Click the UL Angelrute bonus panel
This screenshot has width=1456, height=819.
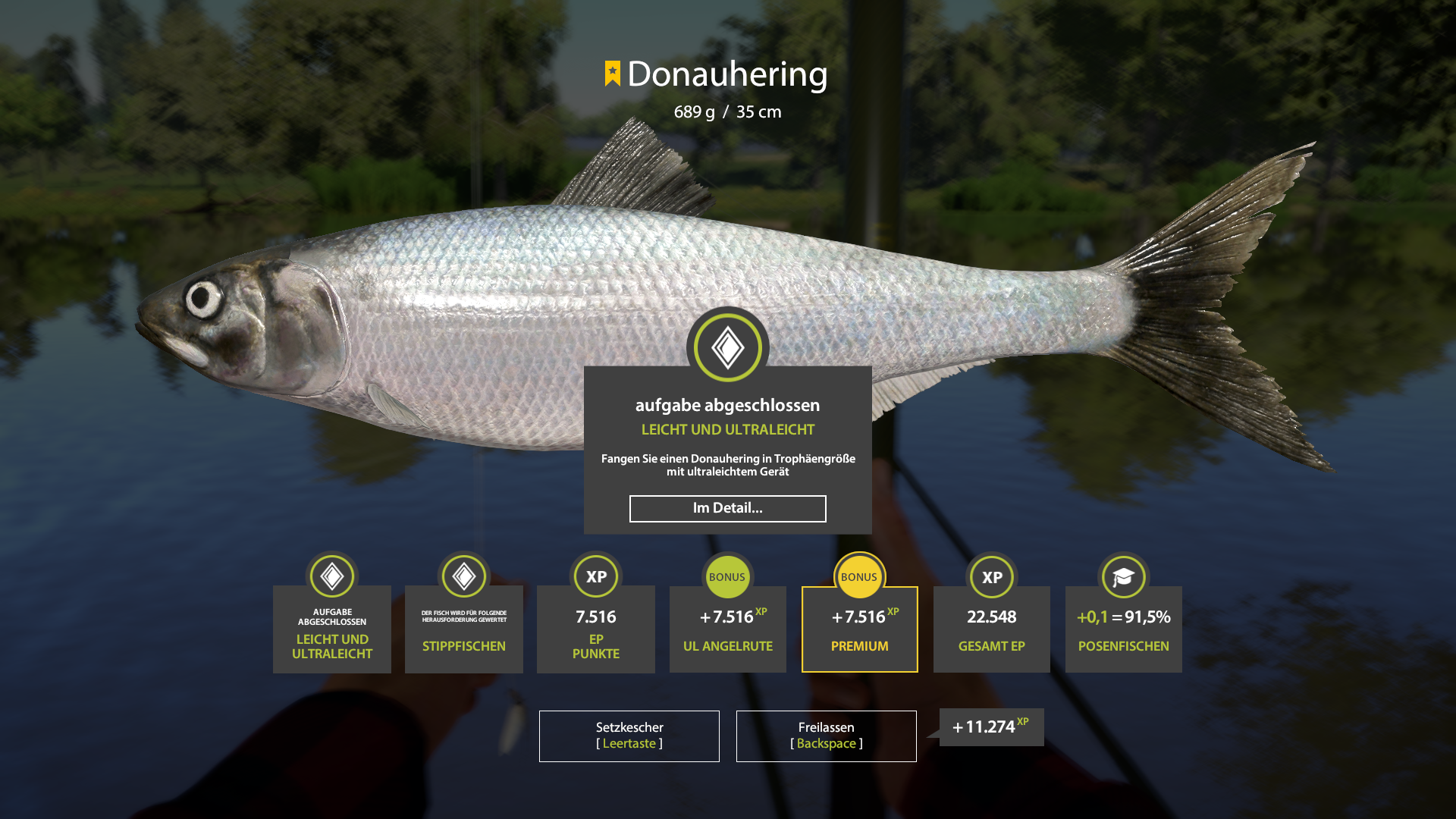point(727,629)
